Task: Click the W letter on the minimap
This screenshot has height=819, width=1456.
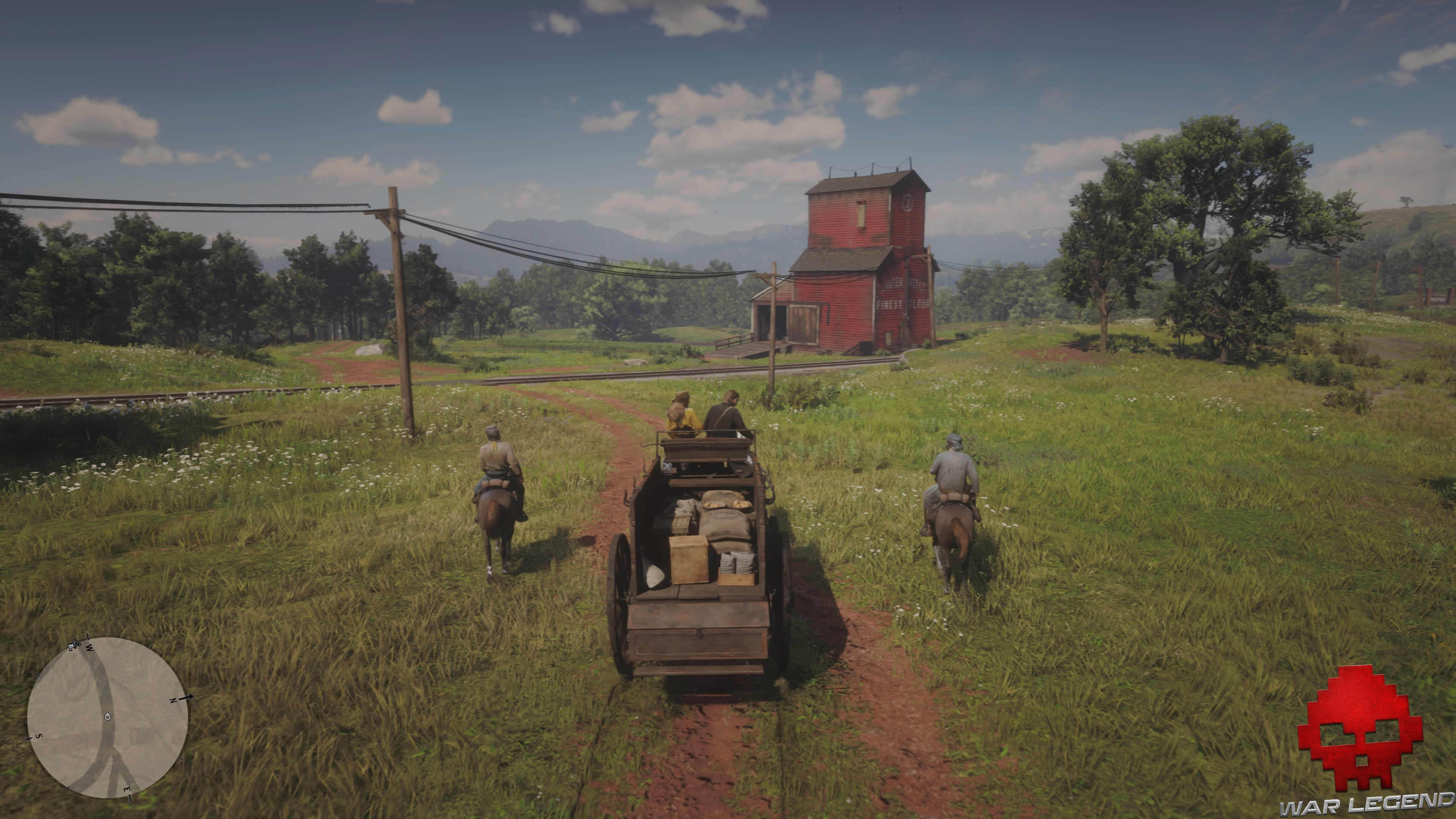Action: pyautogui.click(x=89, y=648)
